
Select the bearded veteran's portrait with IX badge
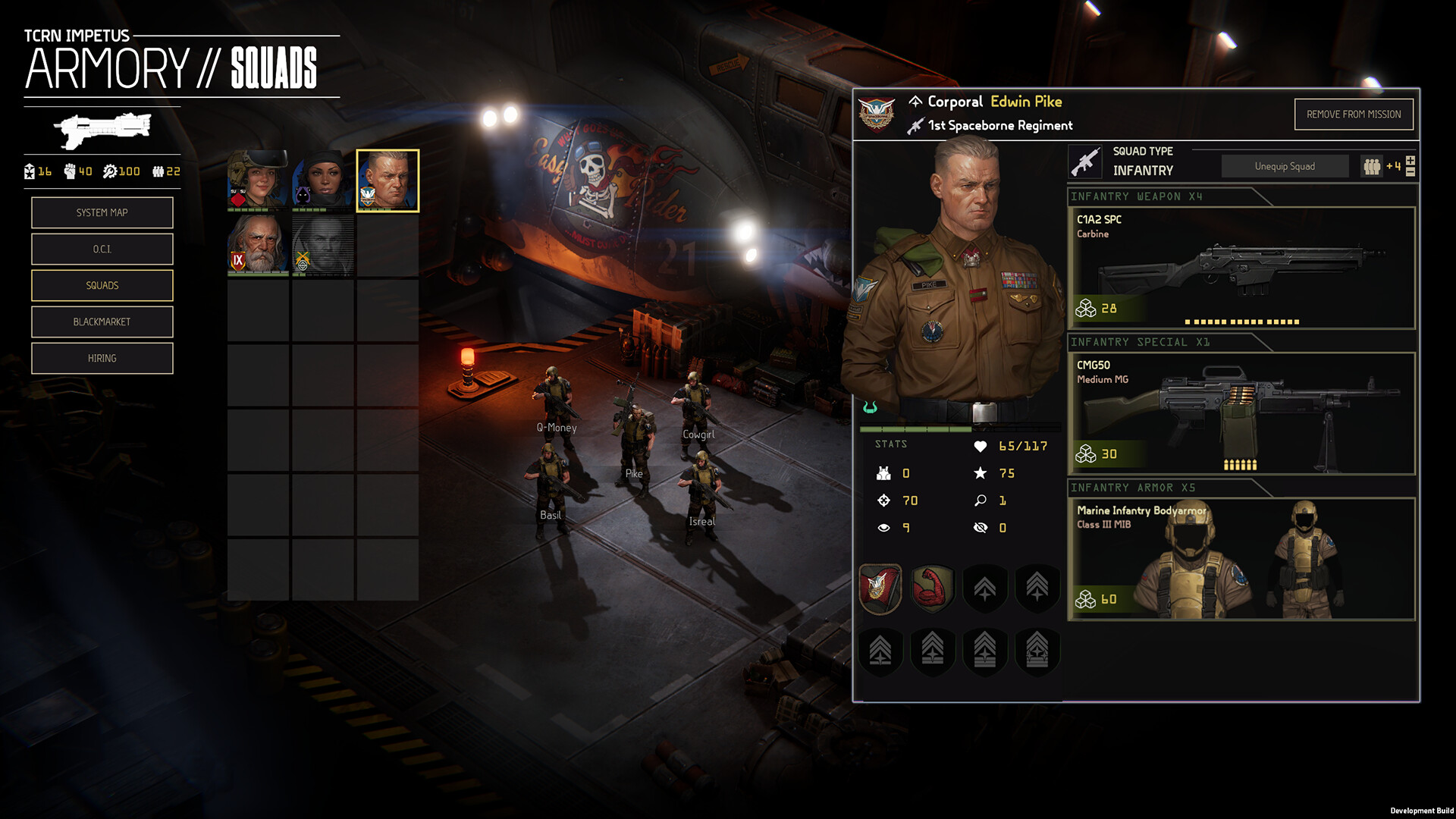[x=258, y=246]
